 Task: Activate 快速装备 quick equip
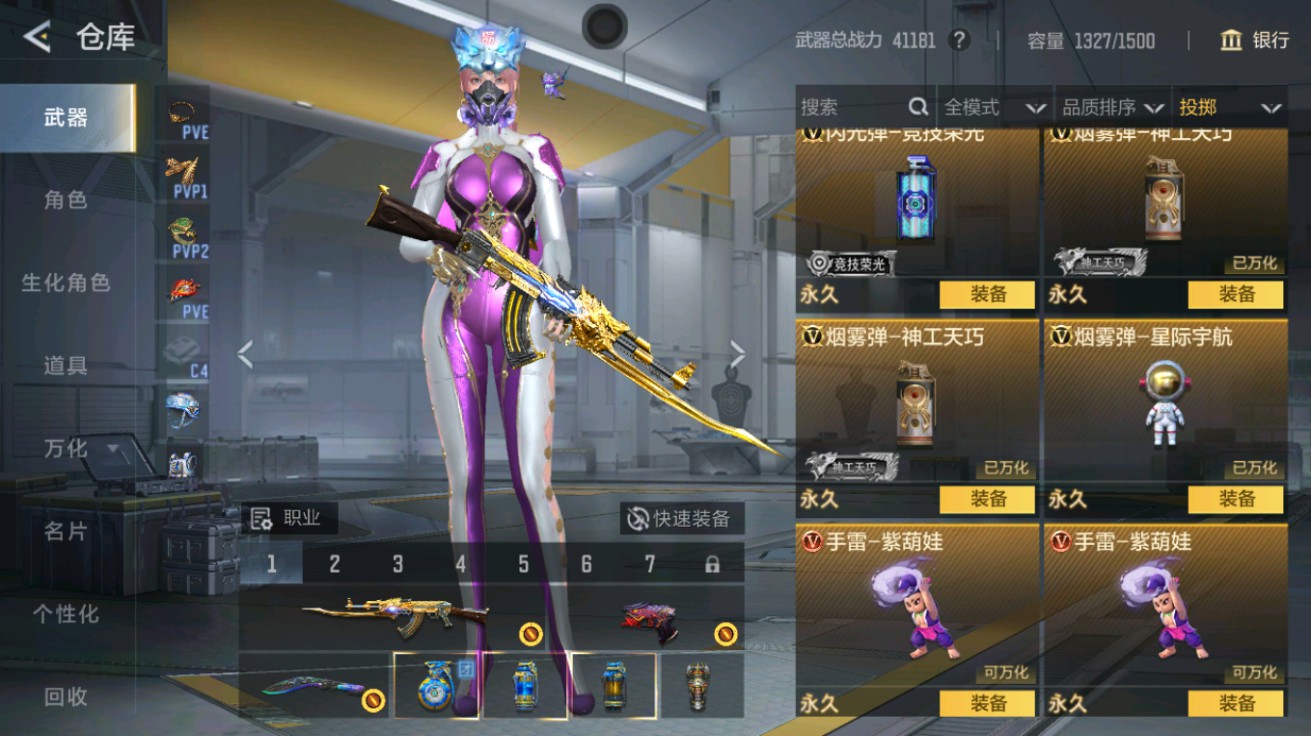point(680,518)
